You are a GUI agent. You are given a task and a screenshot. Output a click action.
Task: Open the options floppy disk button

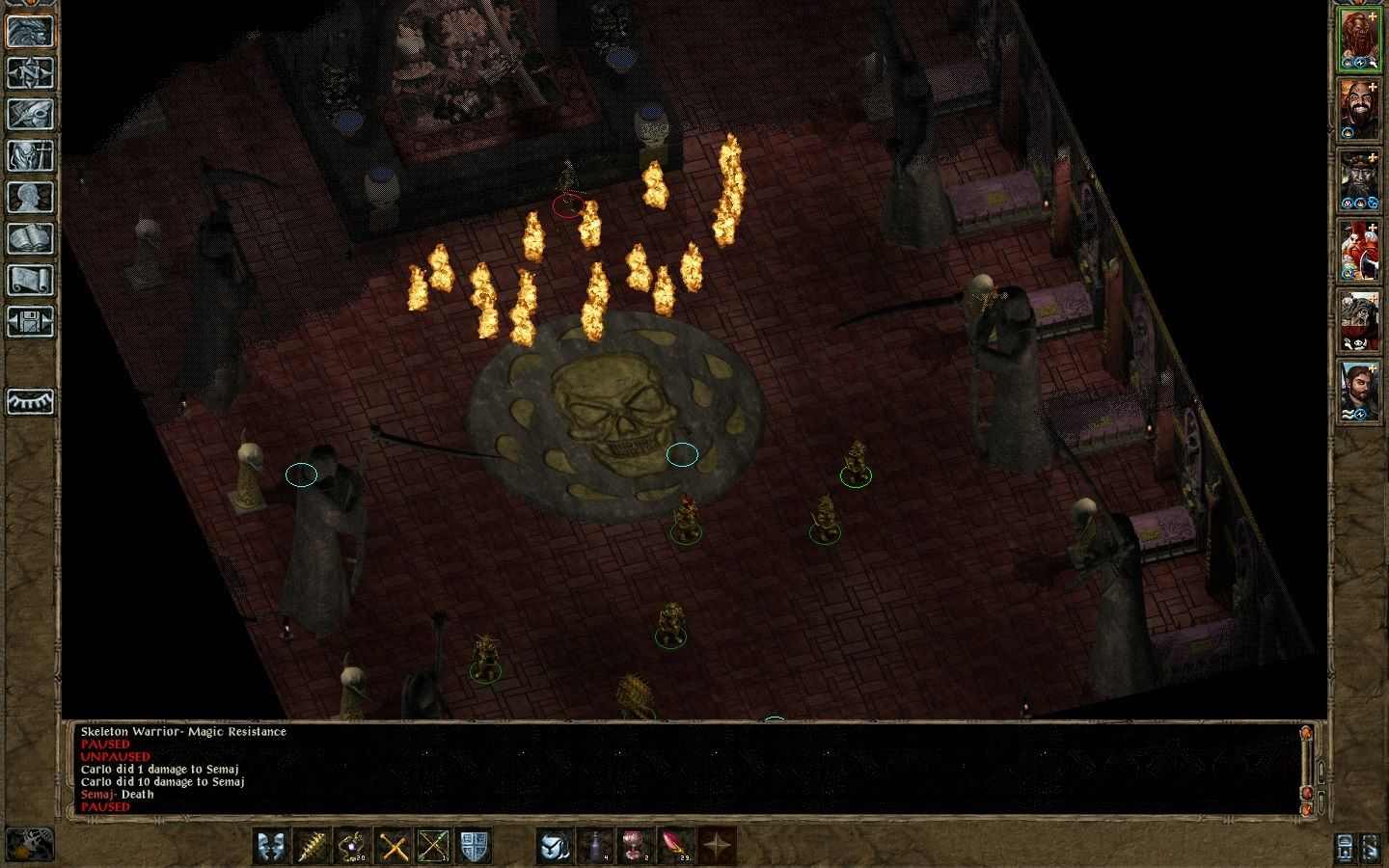(x=30, y=321)
